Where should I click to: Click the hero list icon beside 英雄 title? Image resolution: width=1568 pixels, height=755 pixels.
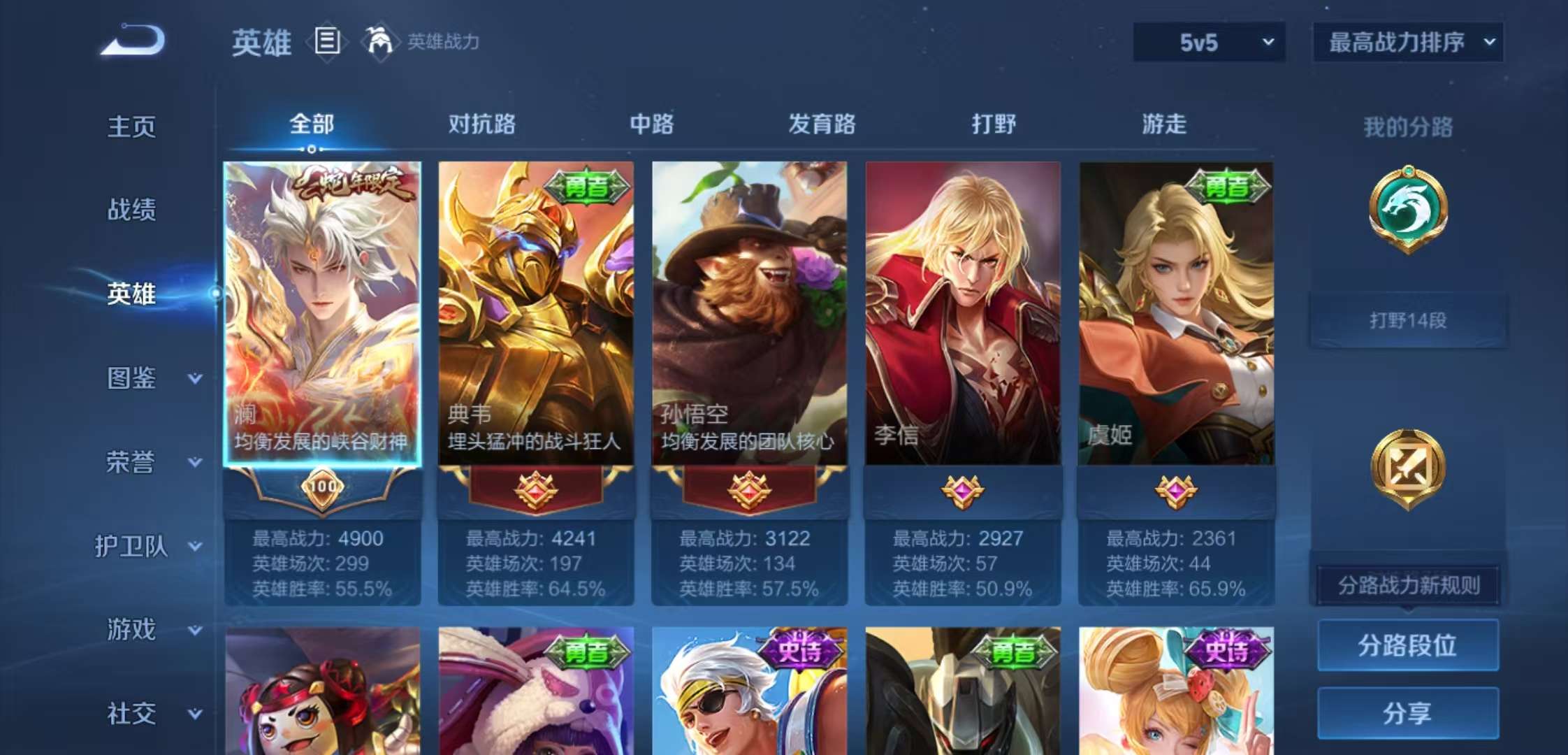coord(326,42)
